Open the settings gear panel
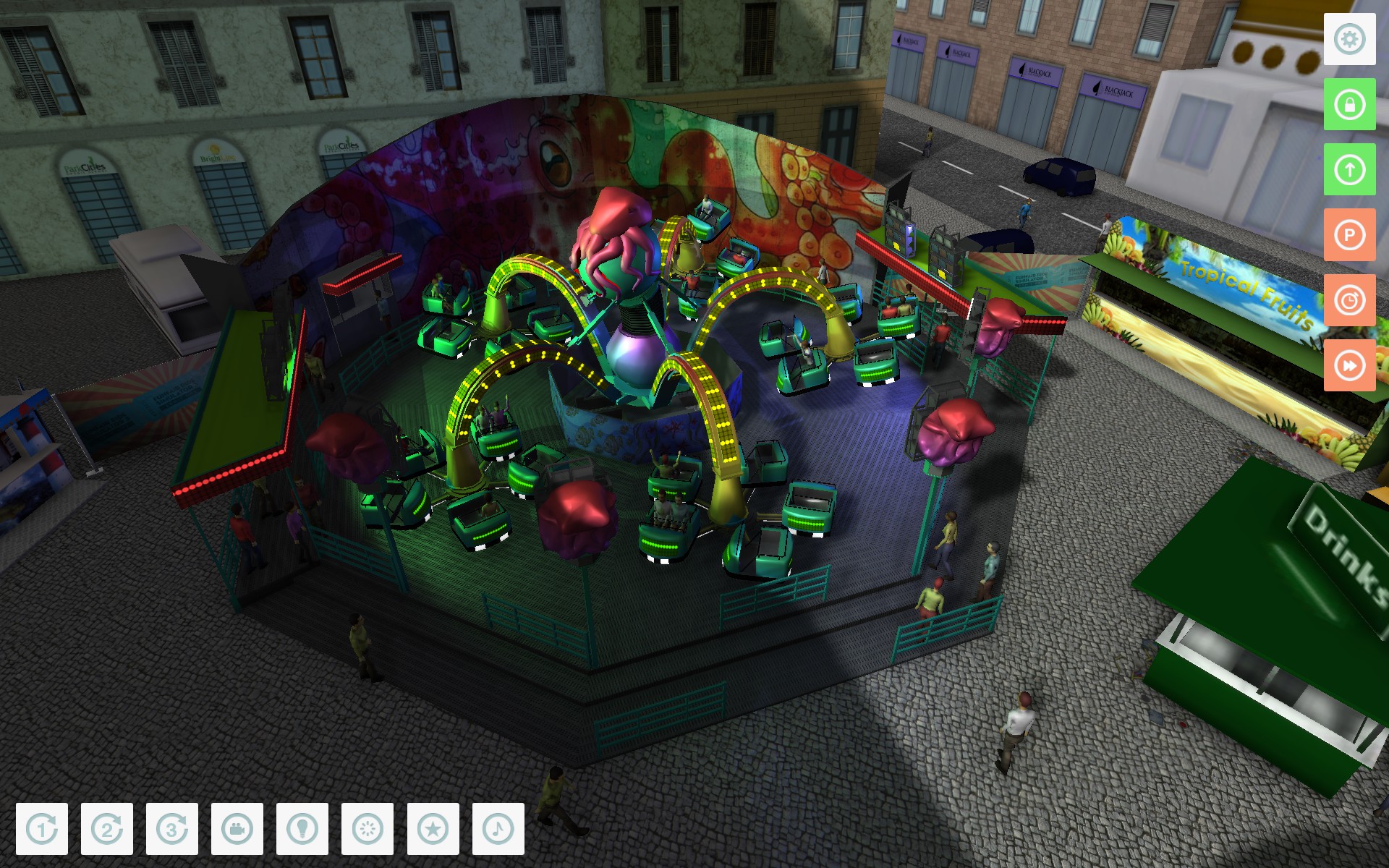This screenshot has height=868, width=1389. click(1348, 40)
